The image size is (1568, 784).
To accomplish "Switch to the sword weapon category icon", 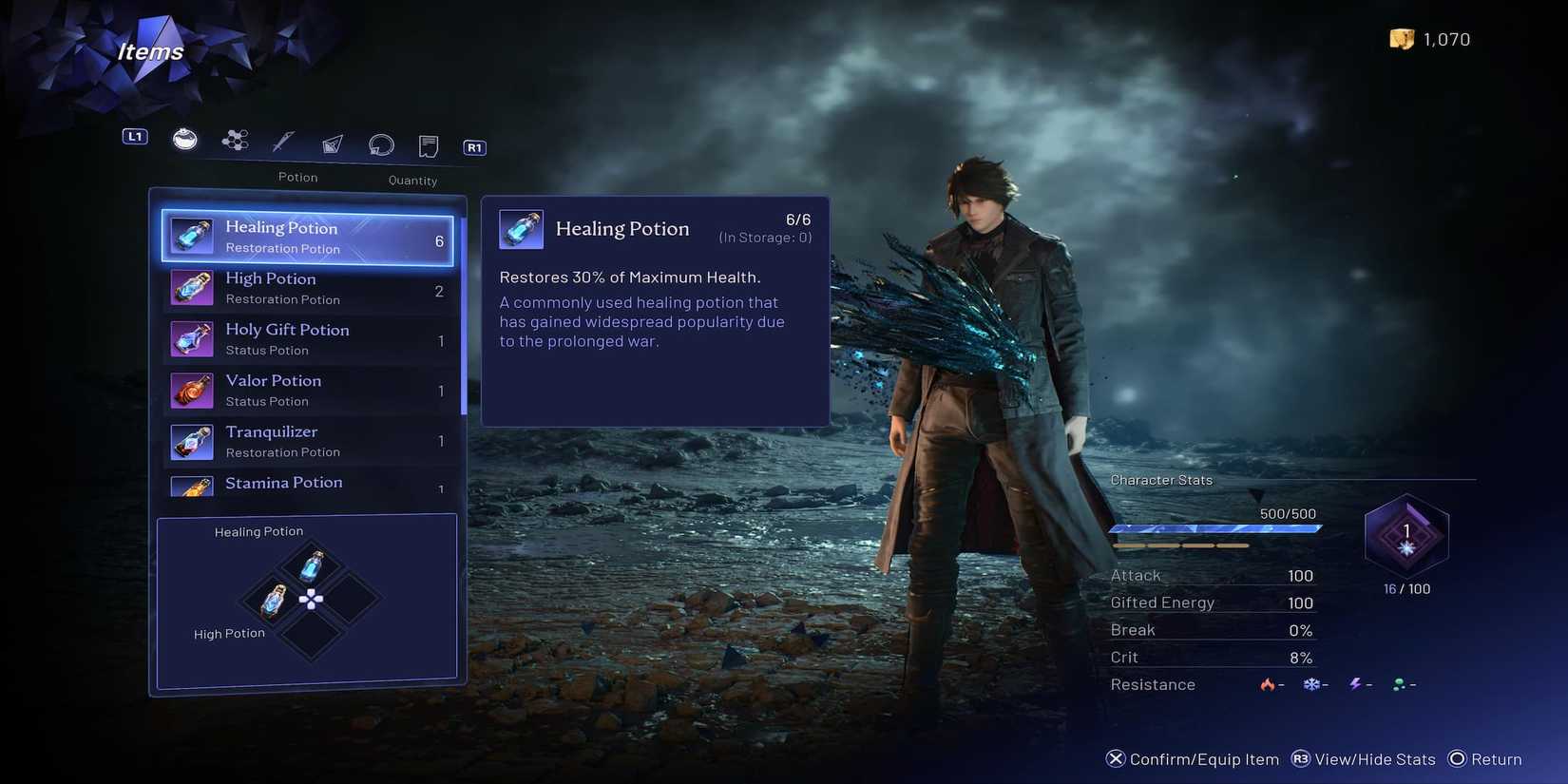I will coord(283,143).
